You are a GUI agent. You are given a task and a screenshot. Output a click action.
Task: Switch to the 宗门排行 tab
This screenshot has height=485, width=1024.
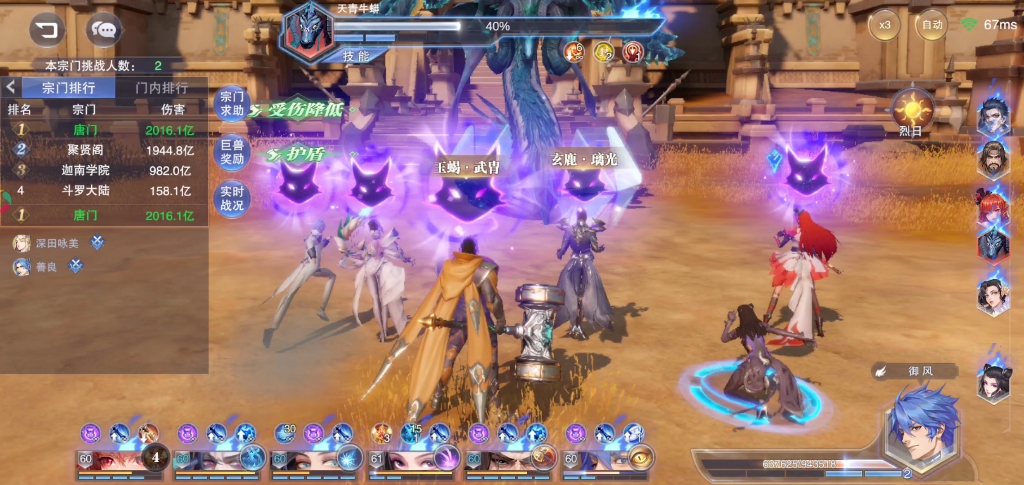(x=69, y=88)
